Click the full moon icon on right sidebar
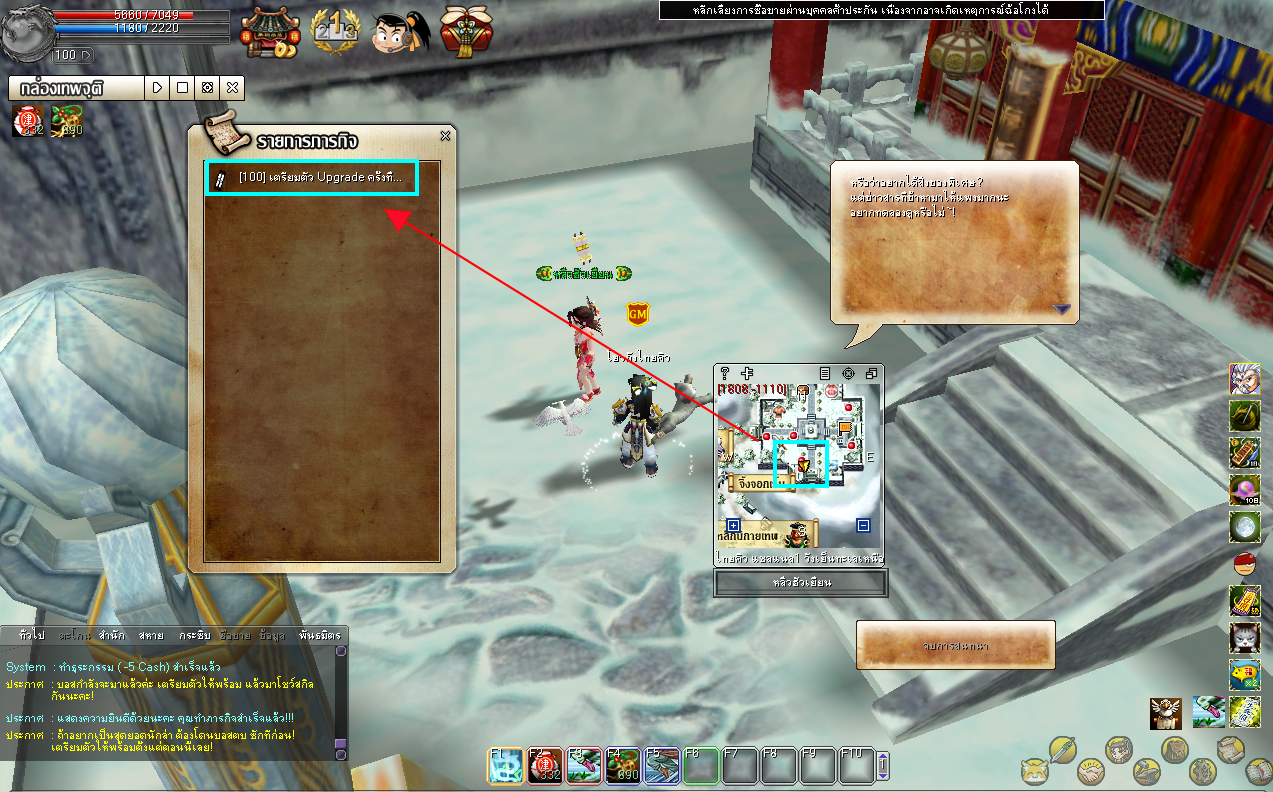Image resolution: width=1273 pixels, height=792 pixels. pos(1244,526)
